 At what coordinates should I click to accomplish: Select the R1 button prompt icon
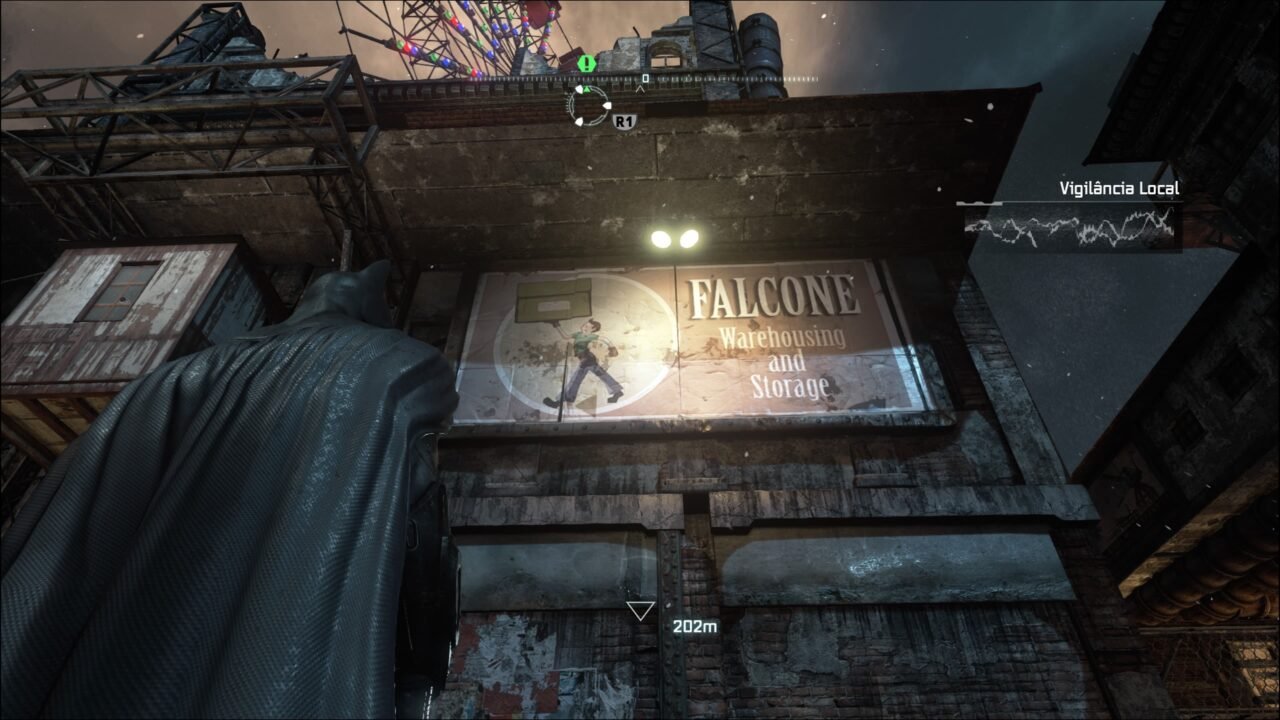tap(625, 122)
